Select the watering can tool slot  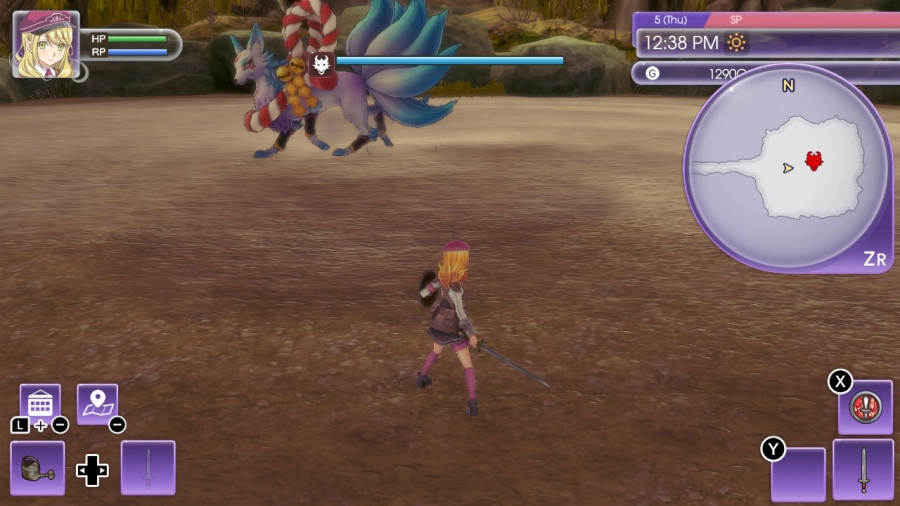(x=38, y=467)
